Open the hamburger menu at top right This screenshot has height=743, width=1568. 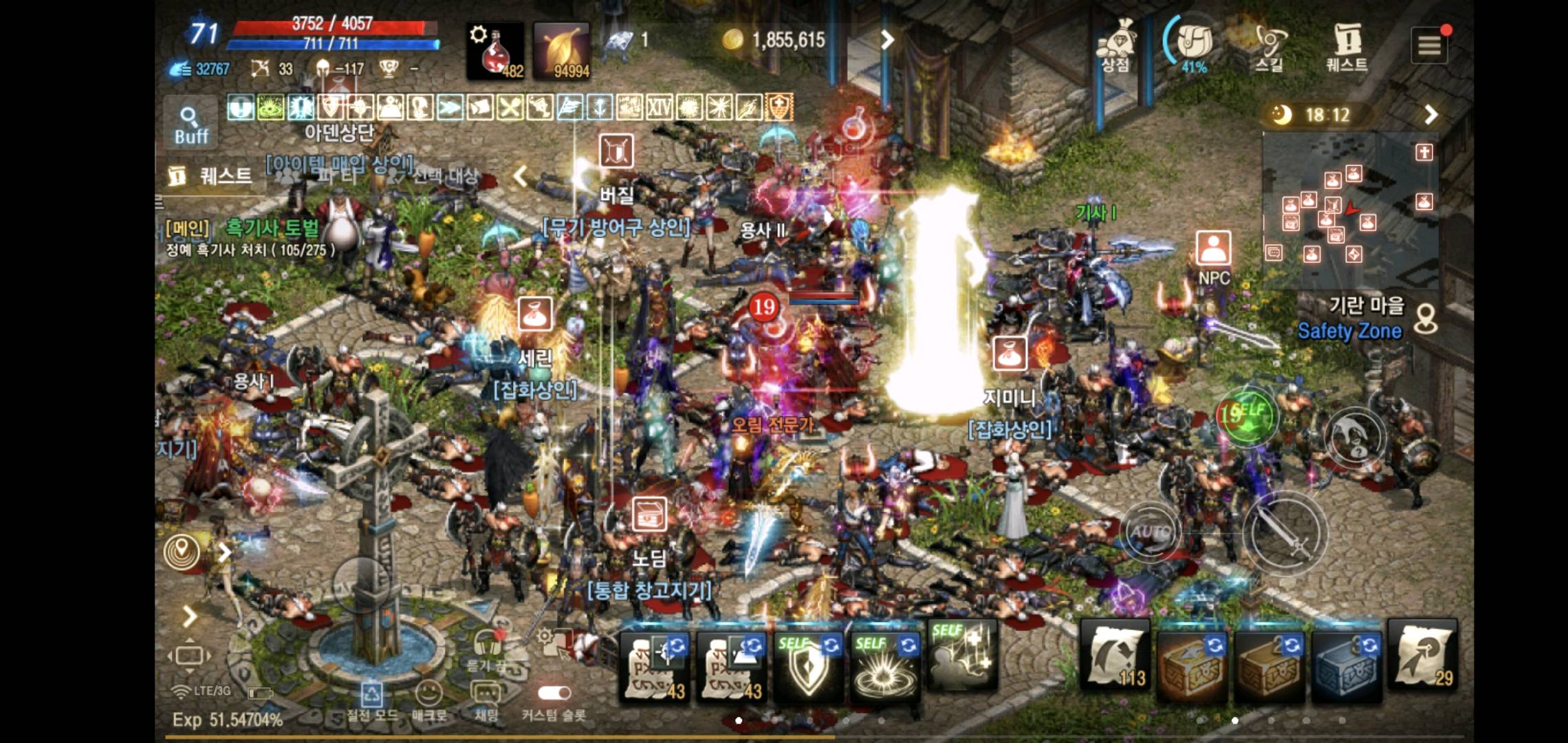tap(1428, 43)
